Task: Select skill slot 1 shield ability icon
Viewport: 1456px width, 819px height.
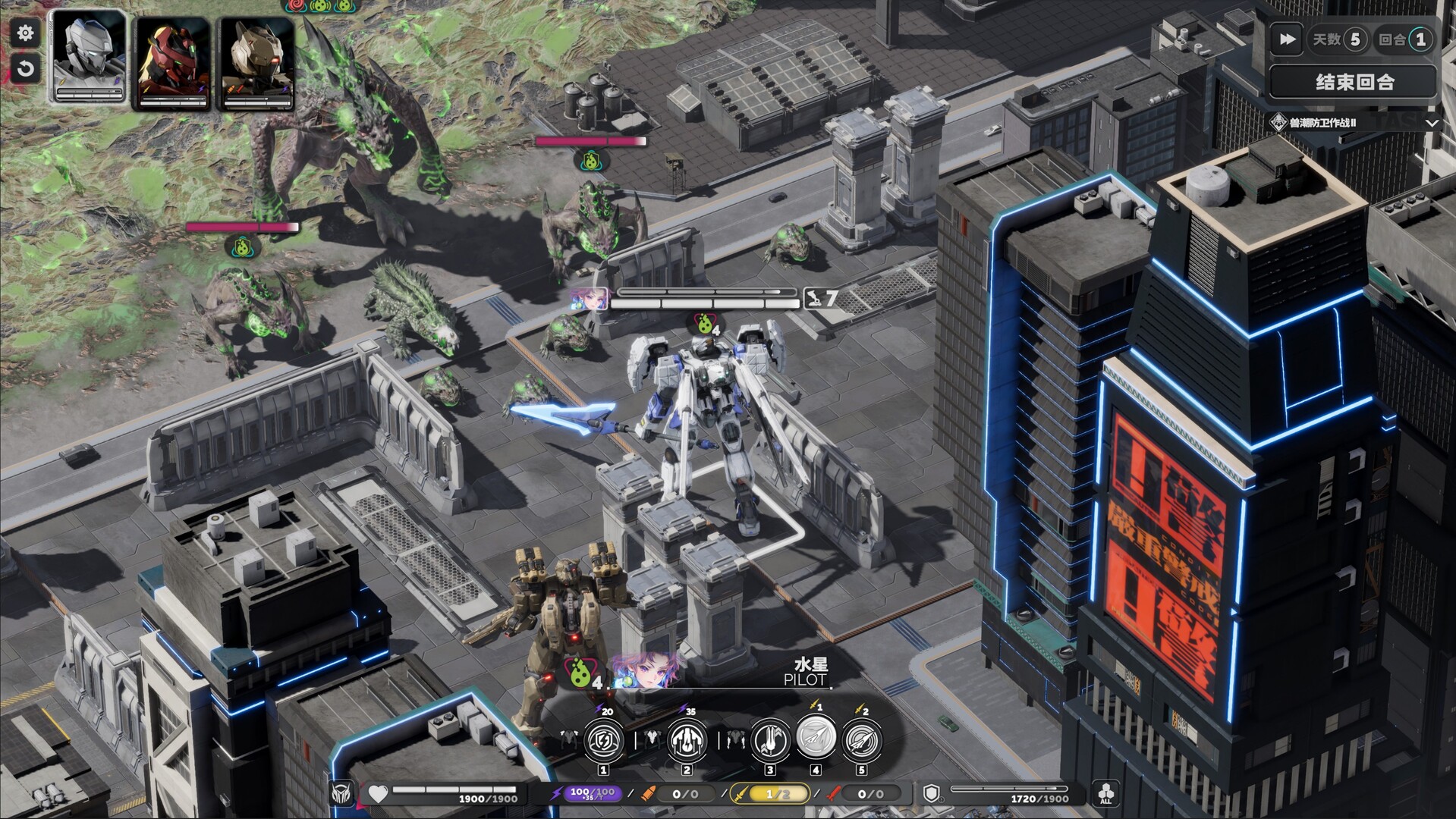Action: tap(603, 742)
